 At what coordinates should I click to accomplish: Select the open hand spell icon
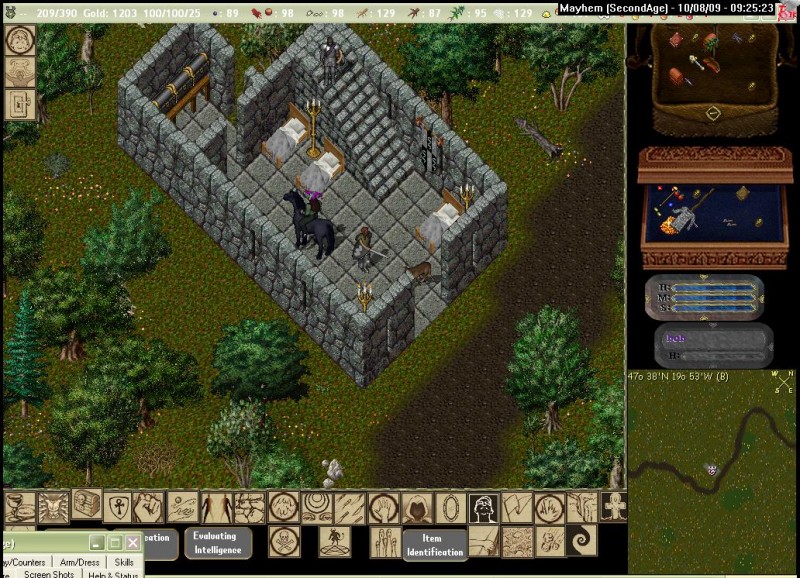(x=383, y=507)
